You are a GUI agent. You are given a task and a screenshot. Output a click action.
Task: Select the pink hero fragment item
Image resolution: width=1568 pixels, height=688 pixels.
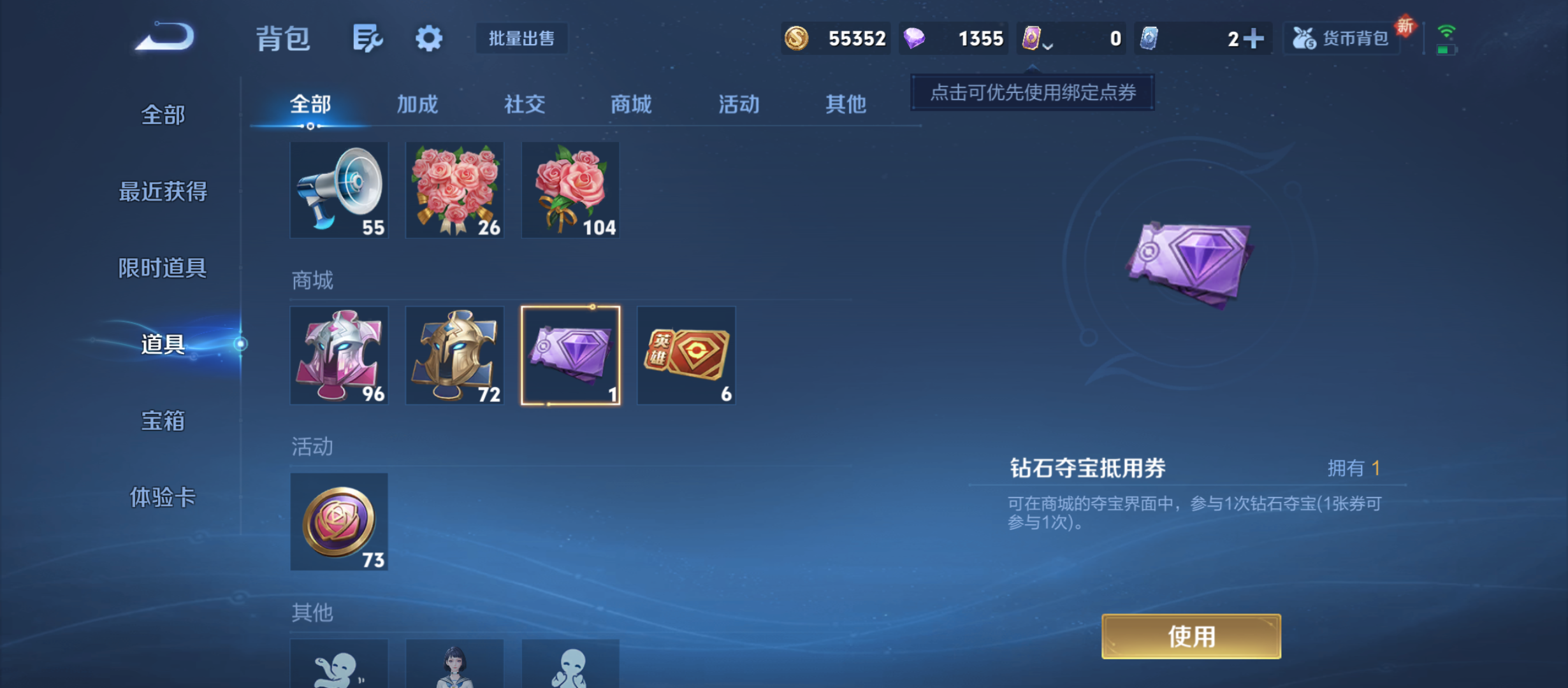tap(339, 355)
